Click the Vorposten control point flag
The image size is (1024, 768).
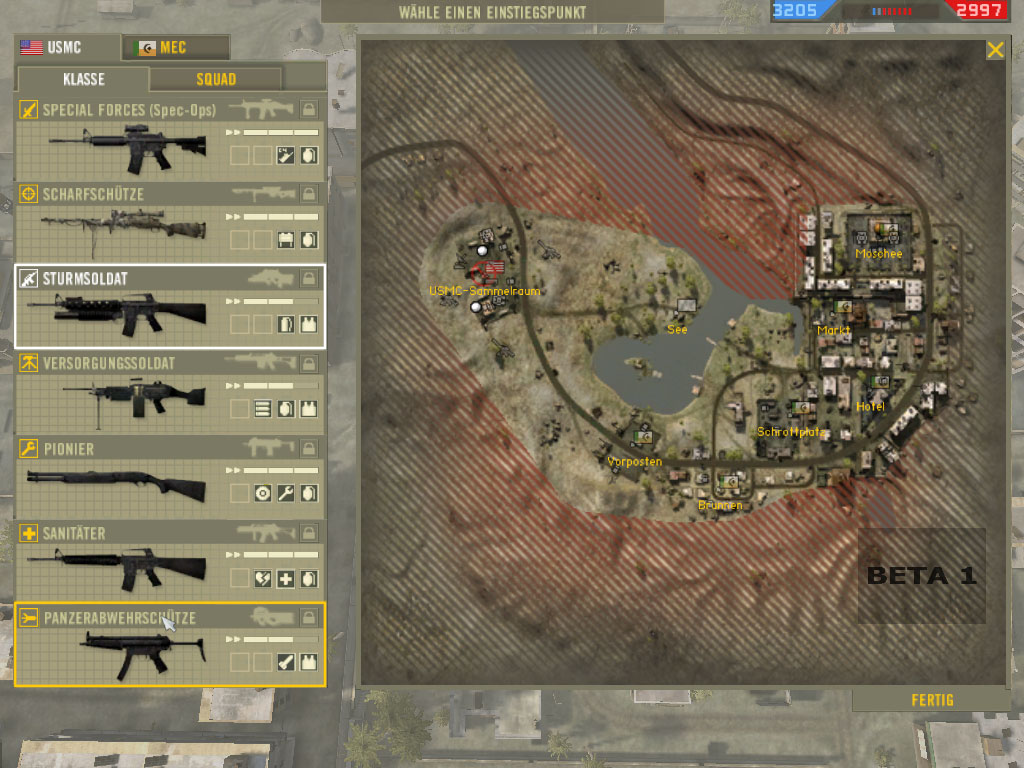point(642,437)
